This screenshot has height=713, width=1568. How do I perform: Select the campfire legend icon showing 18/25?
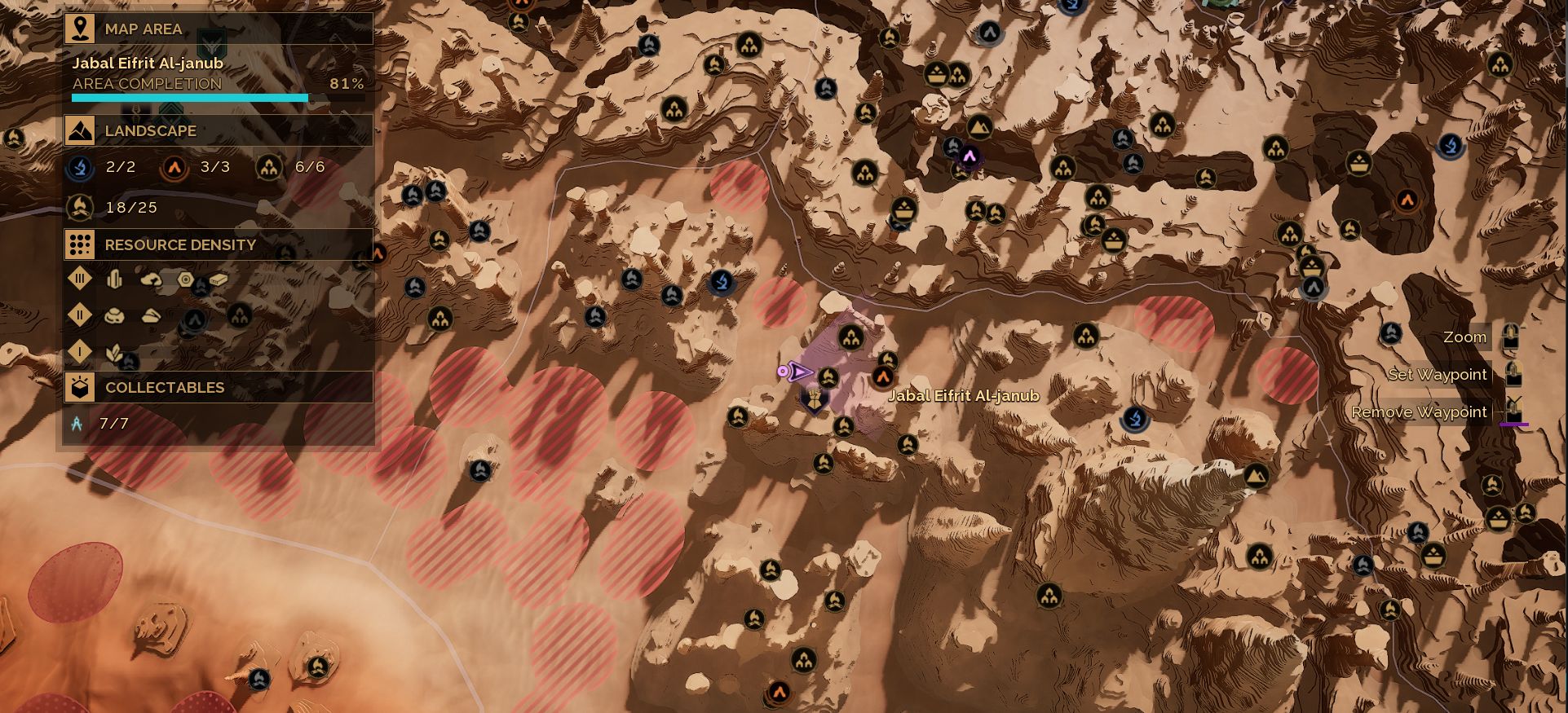80,208
